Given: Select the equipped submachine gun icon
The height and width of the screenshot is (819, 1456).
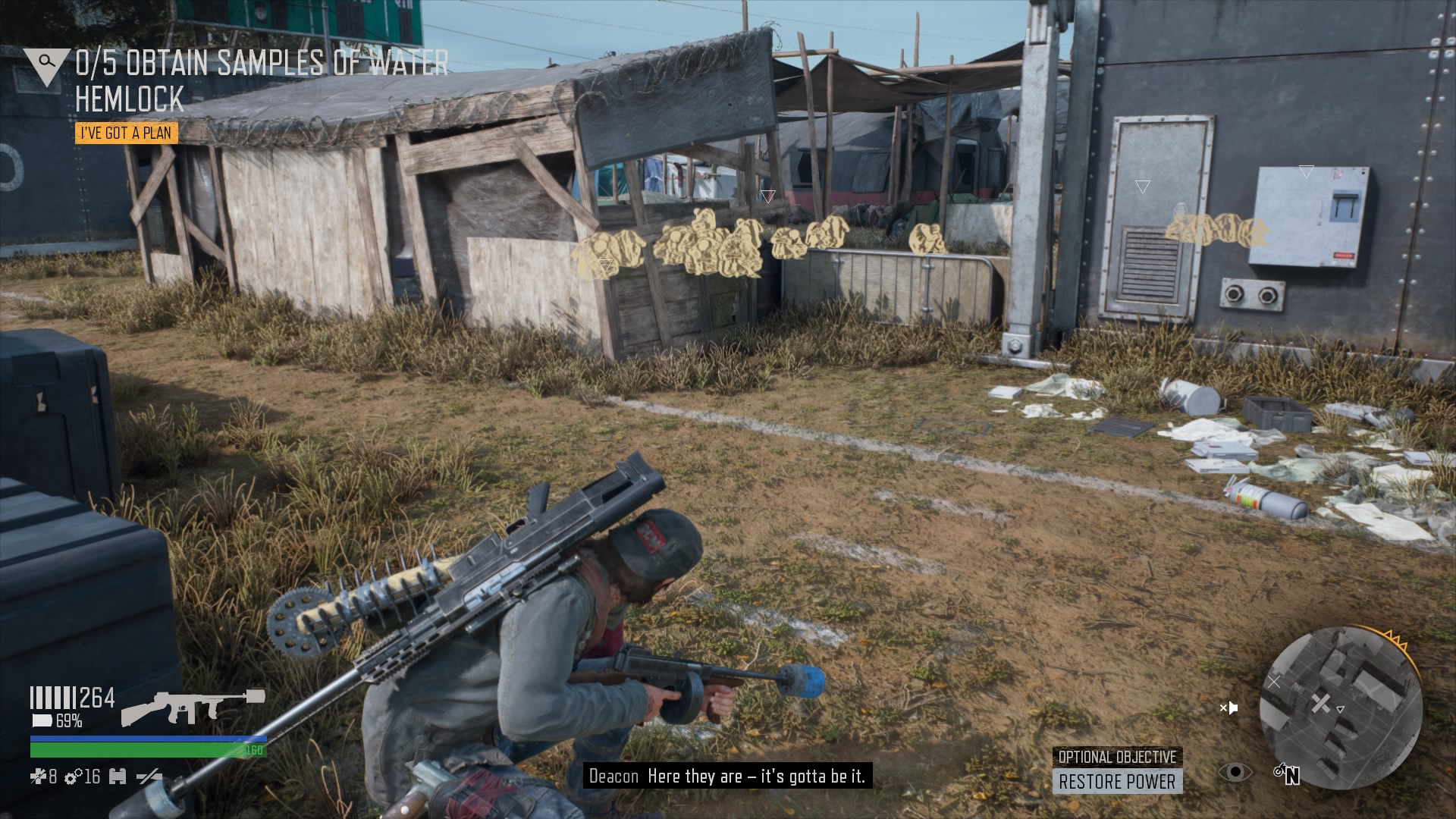Looking at the screenshot, I should pyautogui.click(x=193, y=708).
